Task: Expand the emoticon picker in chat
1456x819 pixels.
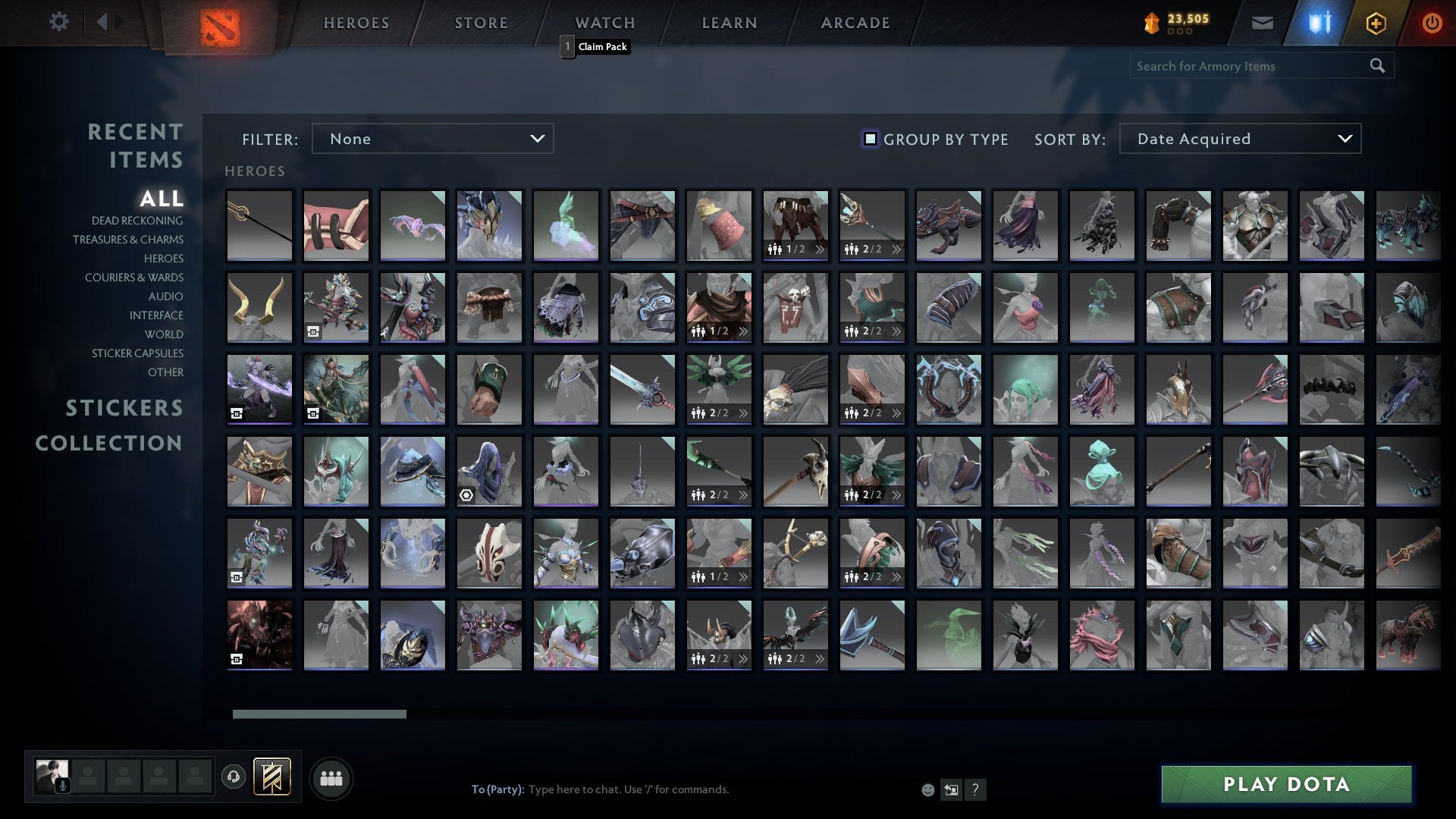Action: pyautogui.click(x=927, y=789)
